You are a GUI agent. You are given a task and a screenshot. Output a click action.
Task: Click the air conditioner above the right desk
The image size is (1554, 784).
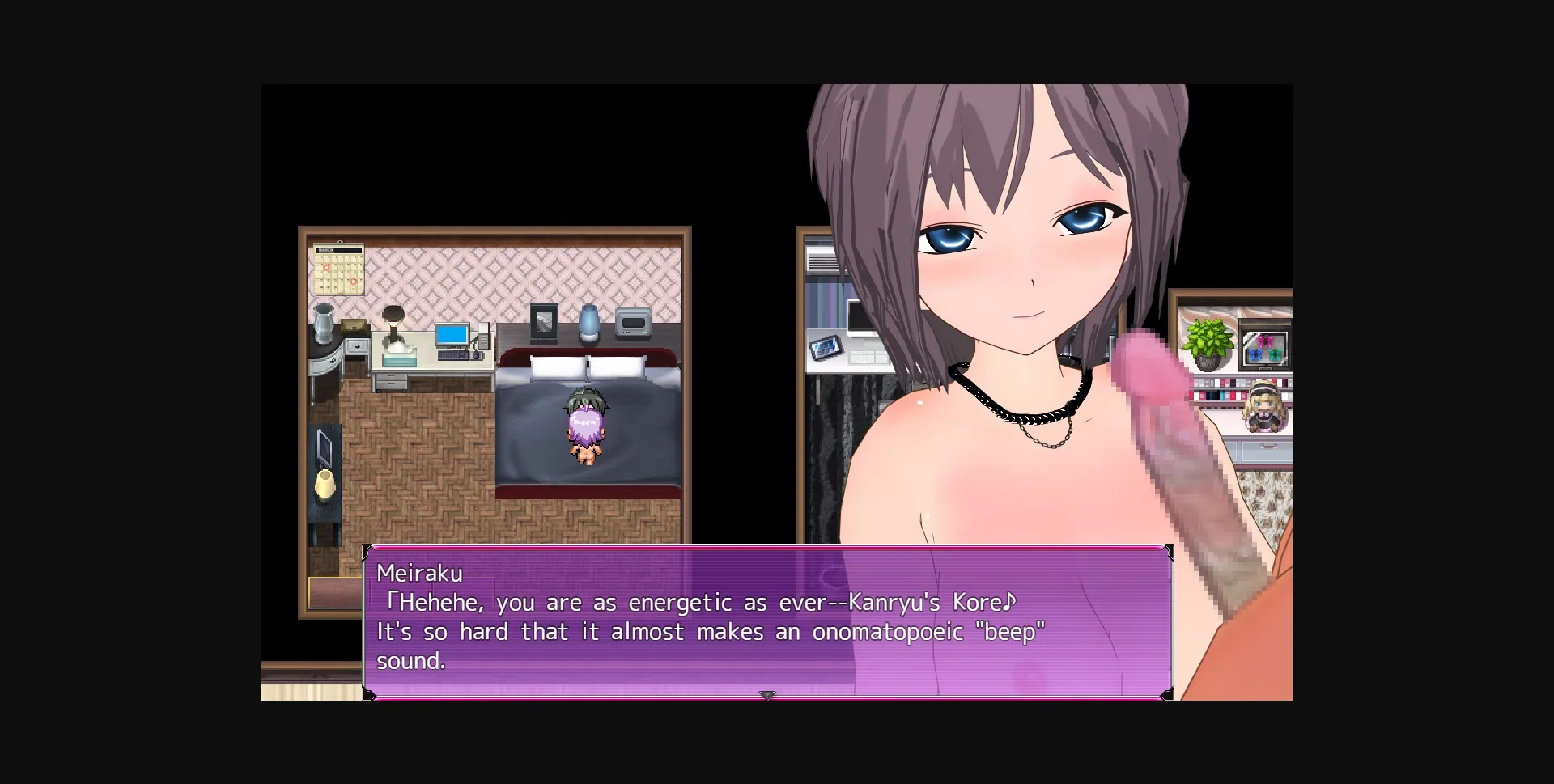coord(822,258)
